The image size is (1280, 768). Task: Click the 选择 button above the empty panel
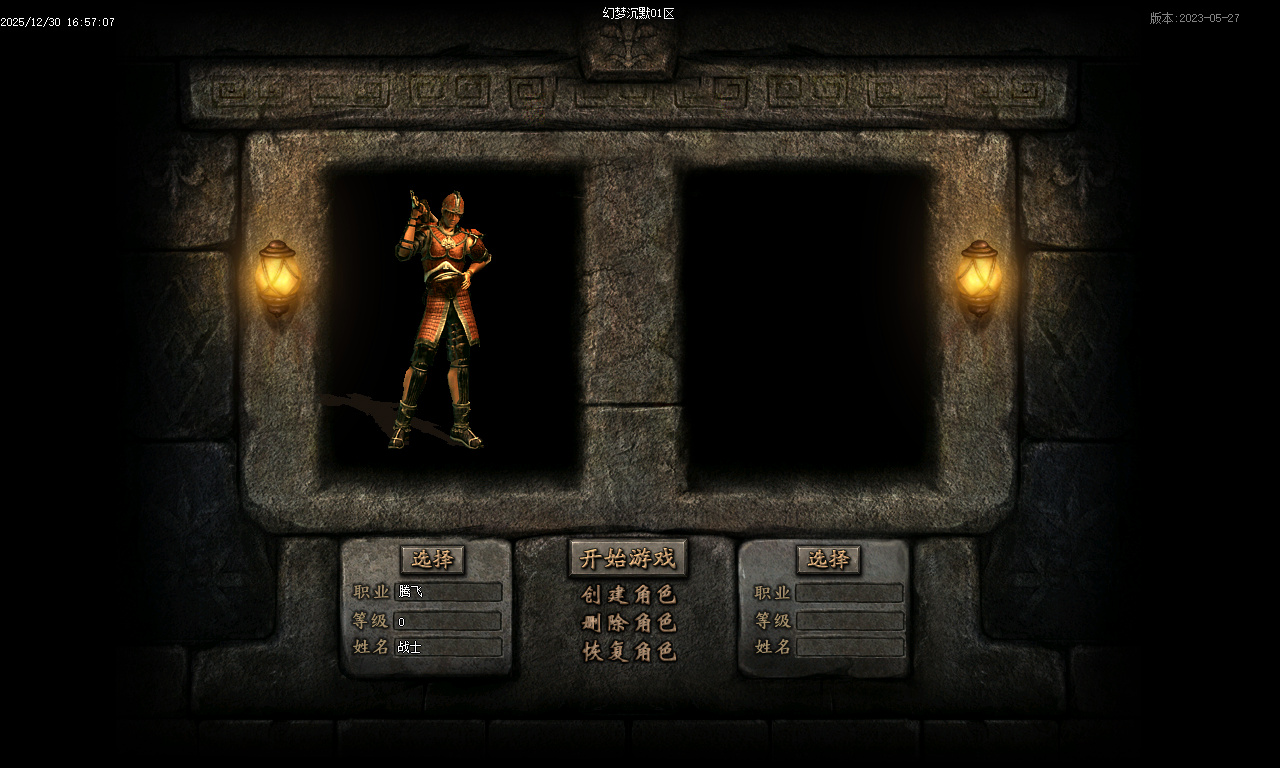[828, 559]
